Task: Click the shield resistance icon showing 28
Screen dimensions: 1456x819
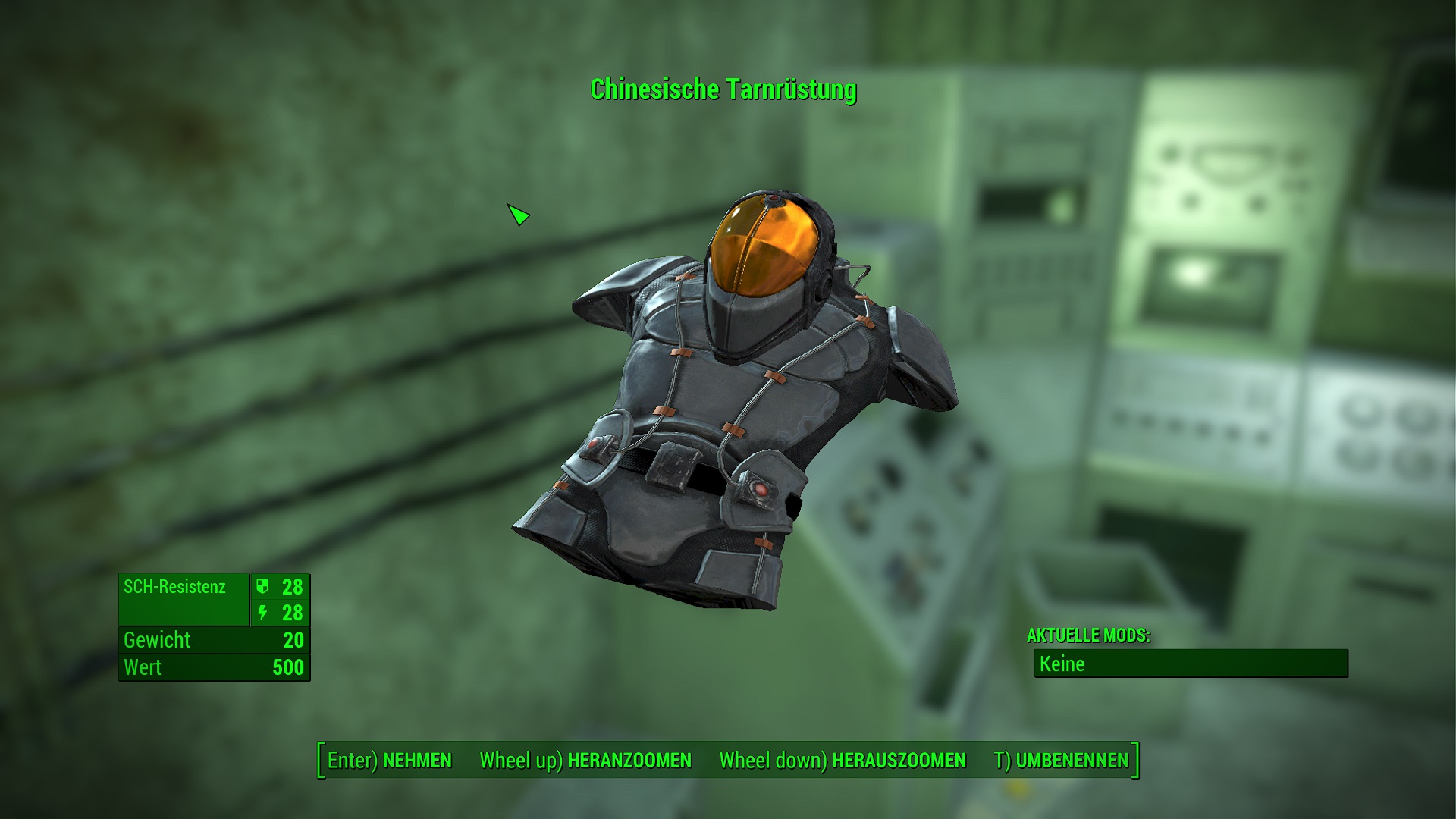Action: (261, 587)
